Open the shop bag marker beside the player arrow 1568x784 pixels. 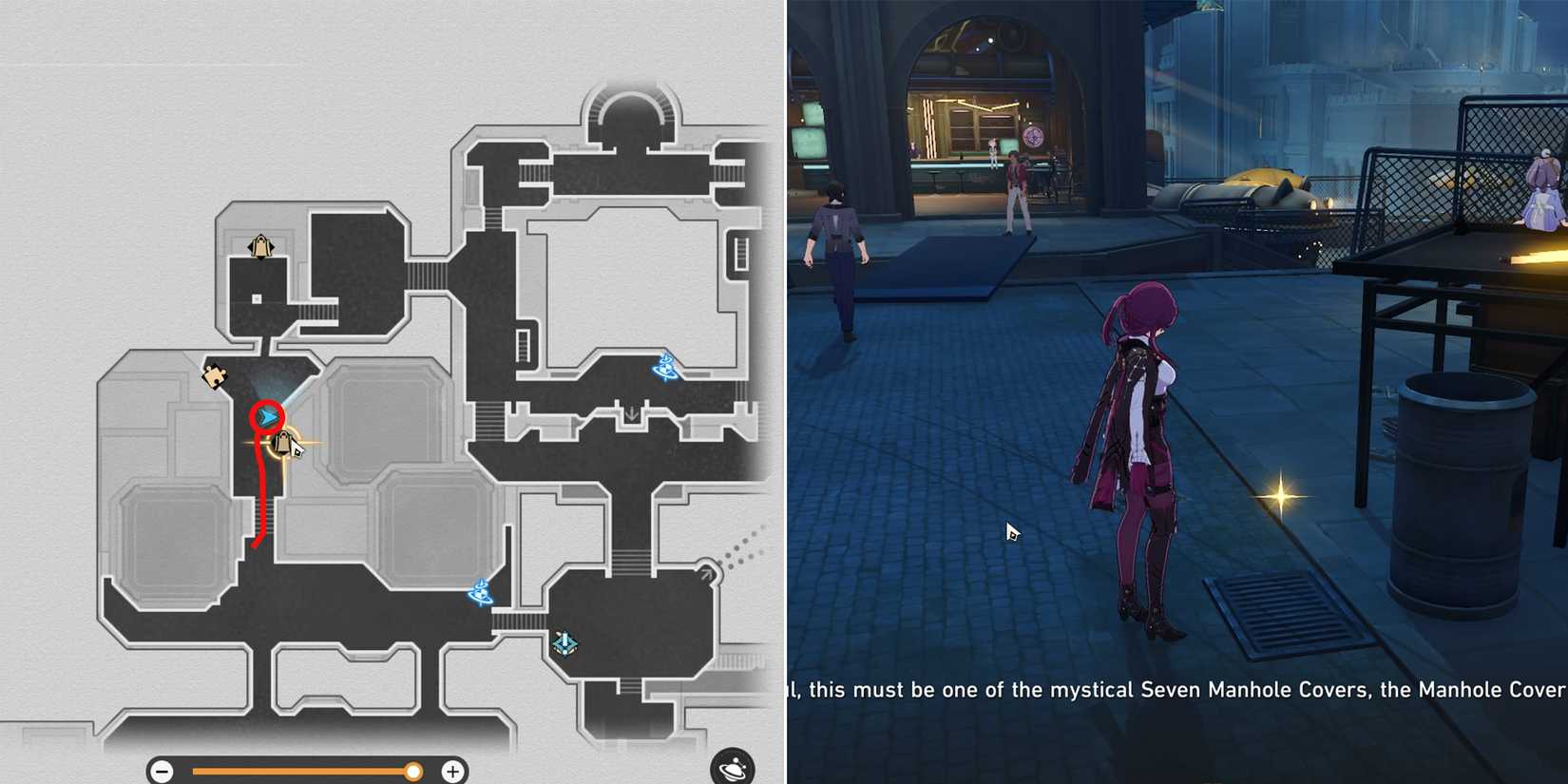point(282,443)
